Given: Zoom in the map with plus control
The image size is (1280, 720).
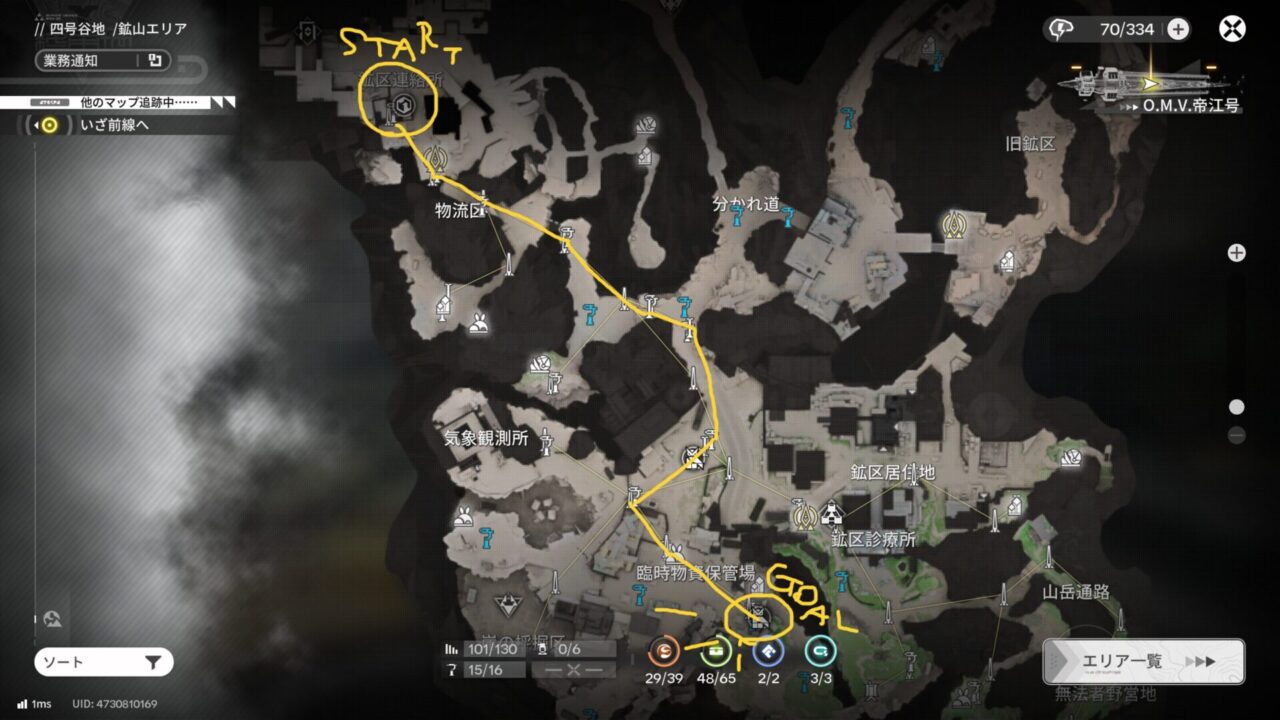Looking at the screenshot, I should tap(1237, 253).
